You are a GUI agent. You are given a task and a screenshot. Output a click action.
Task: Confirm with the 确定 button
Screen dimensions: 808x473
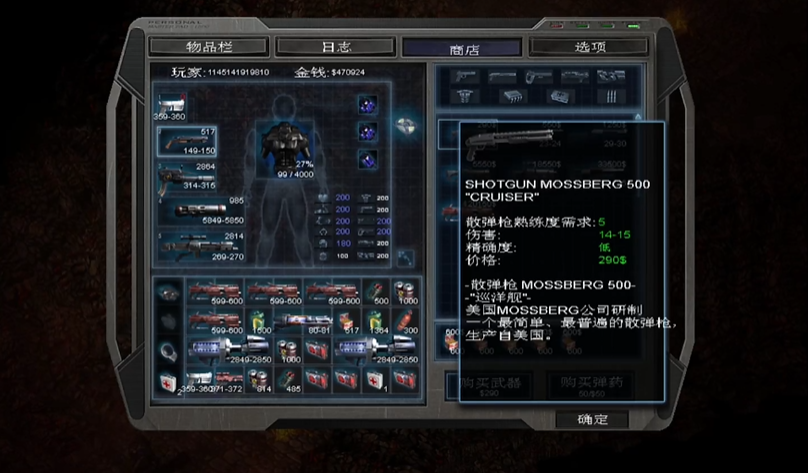(x=592, y=419)
